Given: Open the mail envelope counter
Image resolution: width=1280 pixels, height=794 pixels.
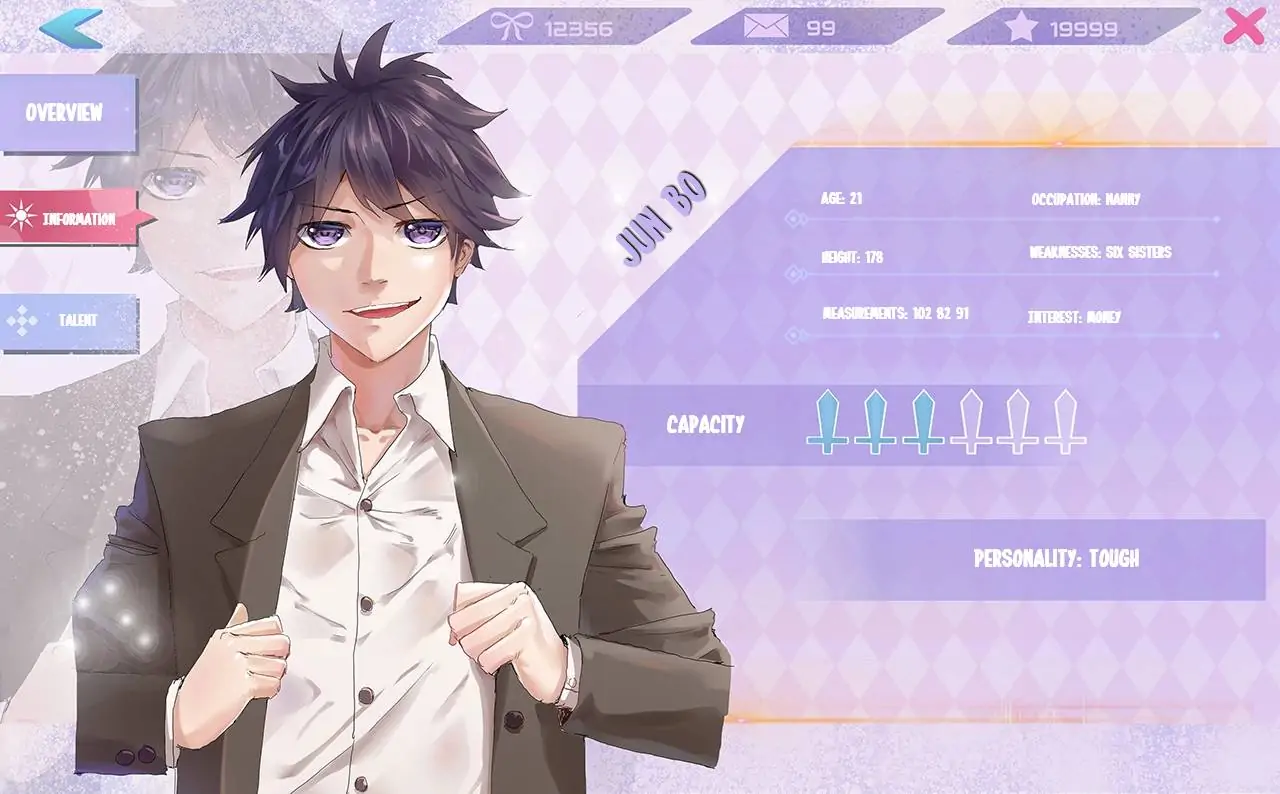Looking at the screenshot, I should tap(815, 28).
